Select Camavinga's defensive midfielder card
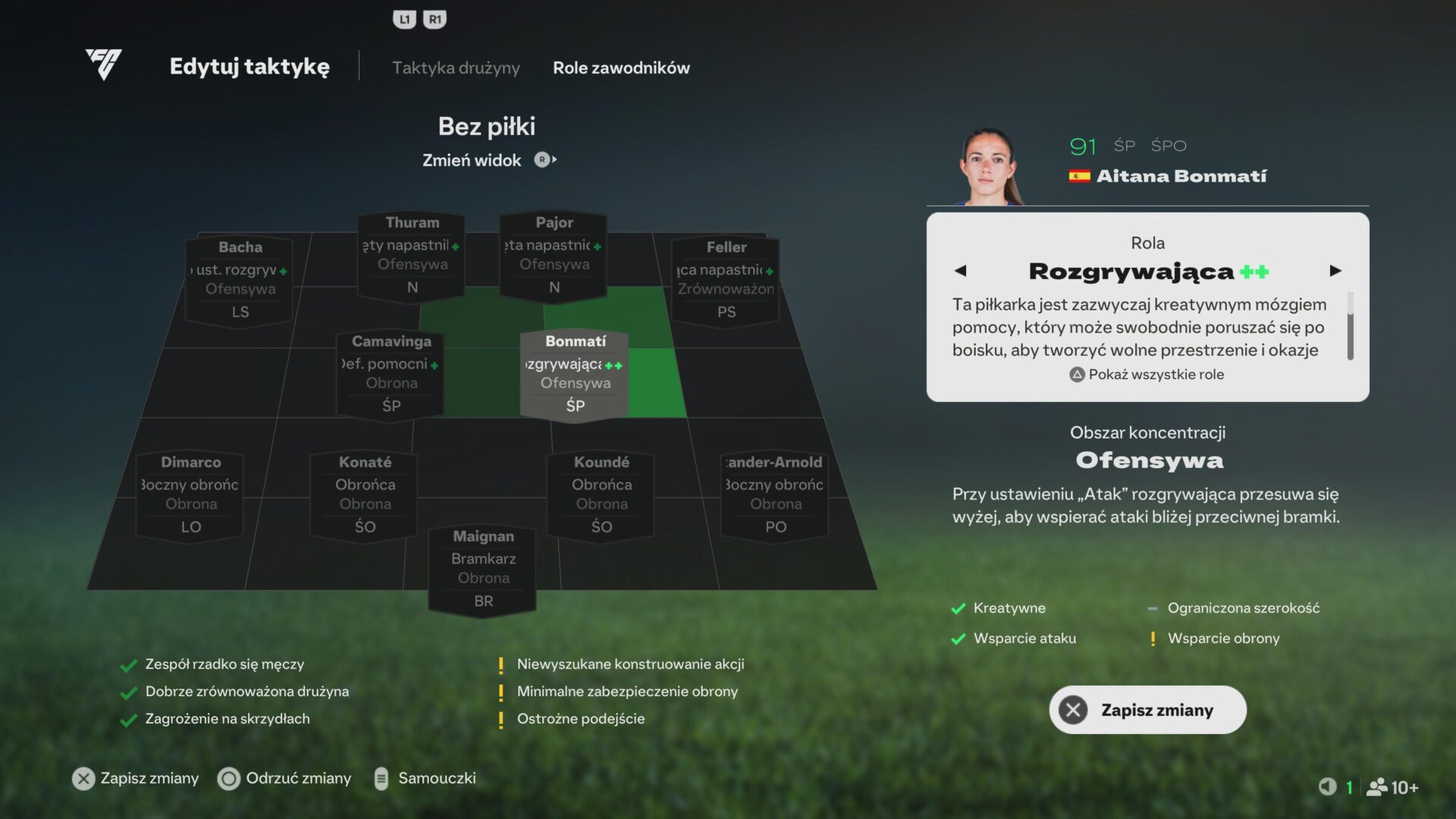The width and height of the screenshot is (1456, 819). coord(391,373)
